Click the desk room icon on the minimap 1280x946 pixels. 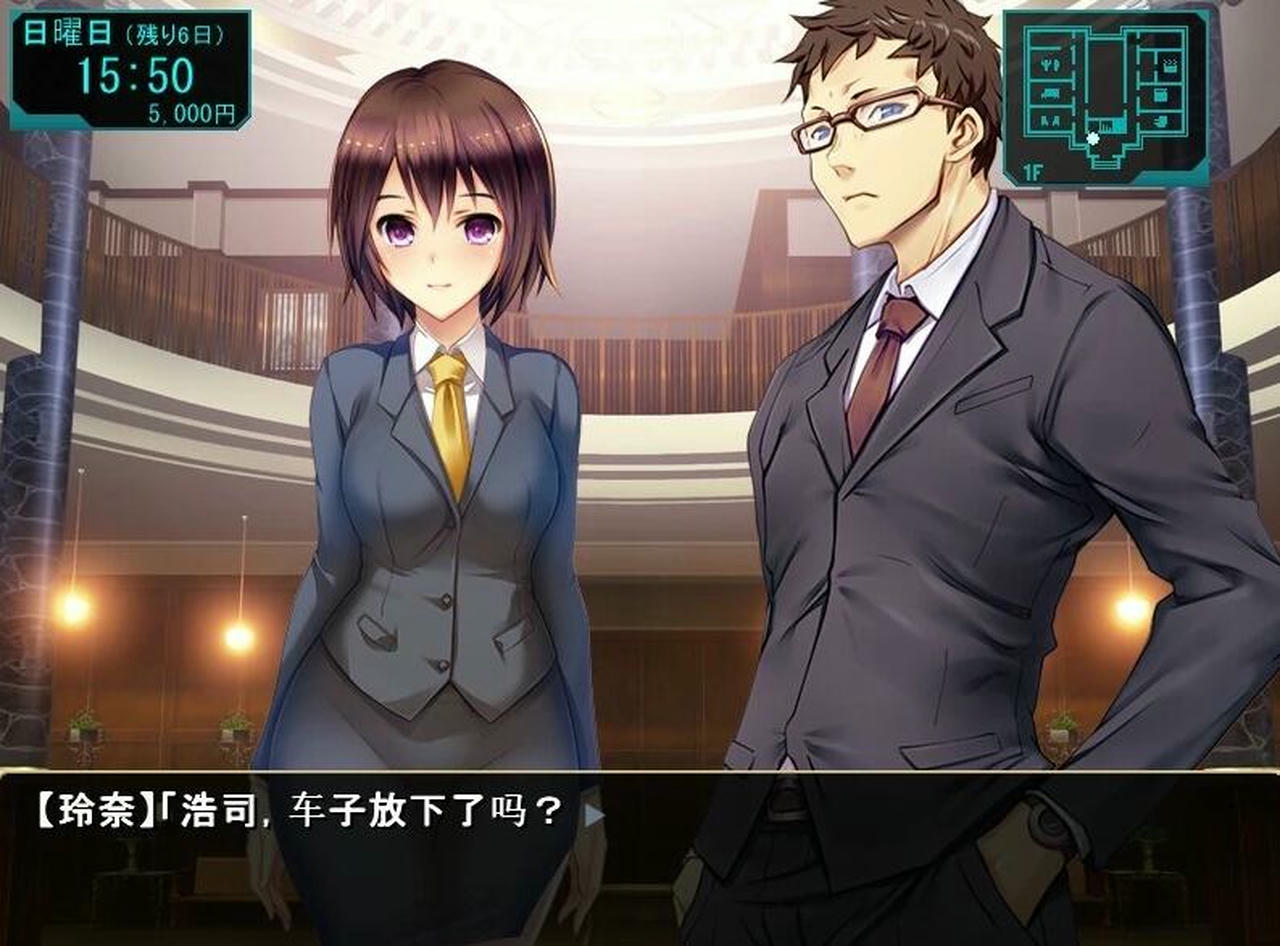click(1159, 96)
